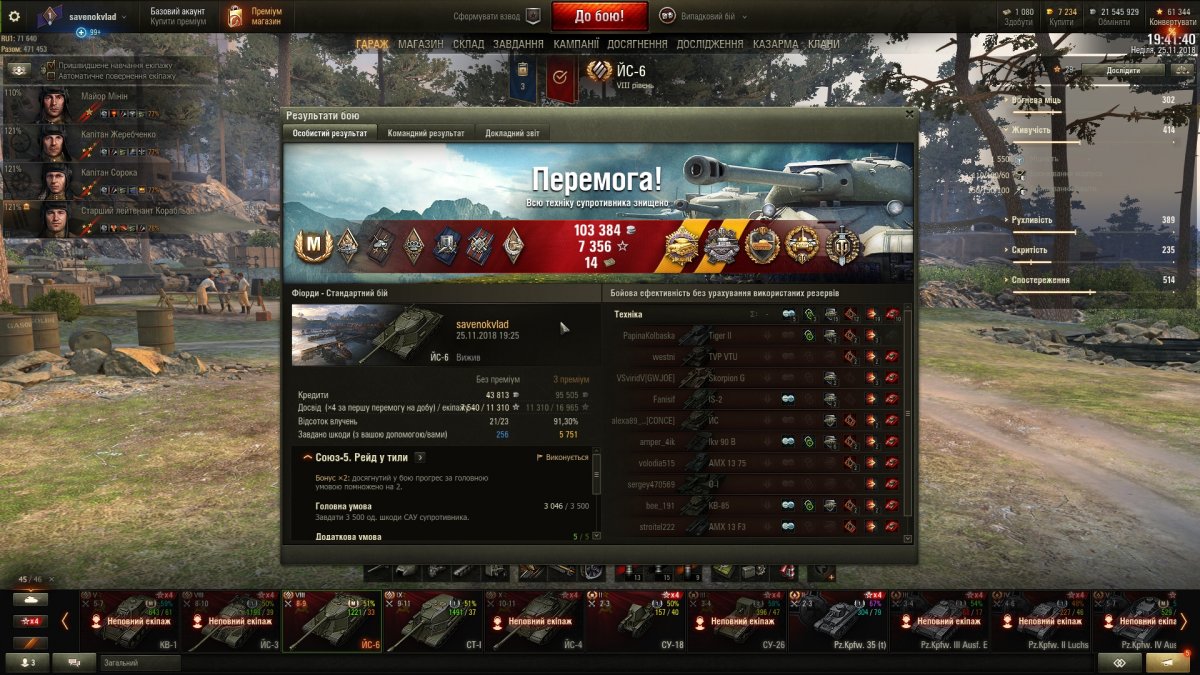
Task: Open the КАЗАРМА menu section
Action: (775, 44)
